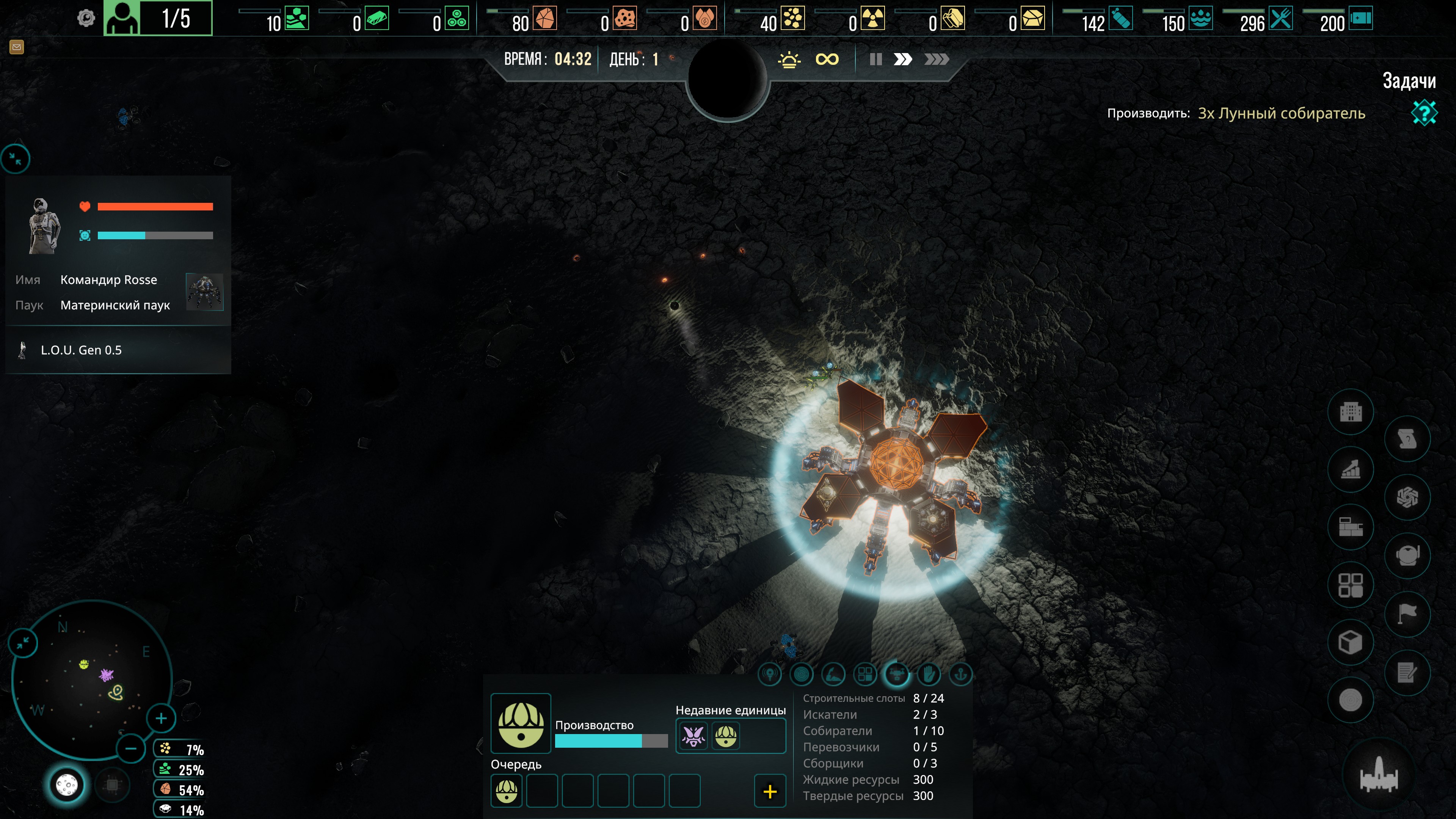Zoom out the minimap with minus
1456x819 pixels.
(x=130, y=749)
